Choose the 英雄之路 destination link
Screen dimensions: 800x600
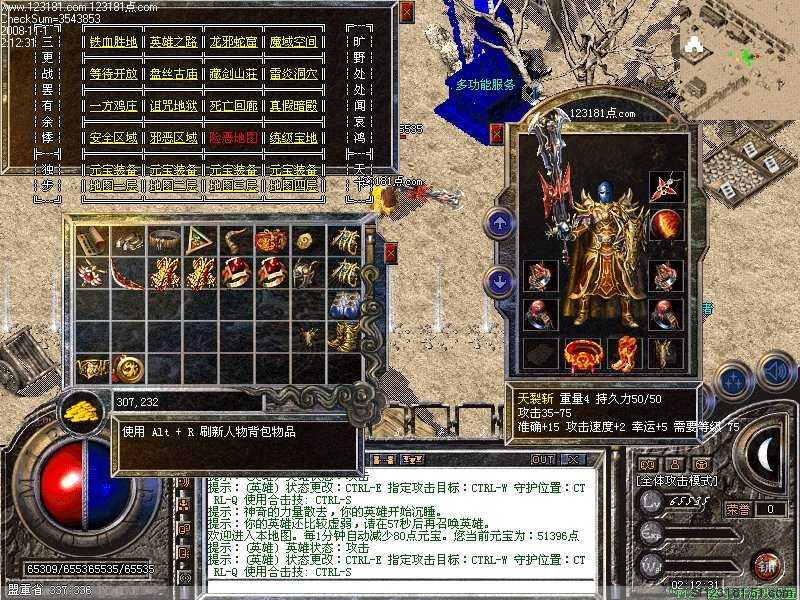[x=174, y=42]
